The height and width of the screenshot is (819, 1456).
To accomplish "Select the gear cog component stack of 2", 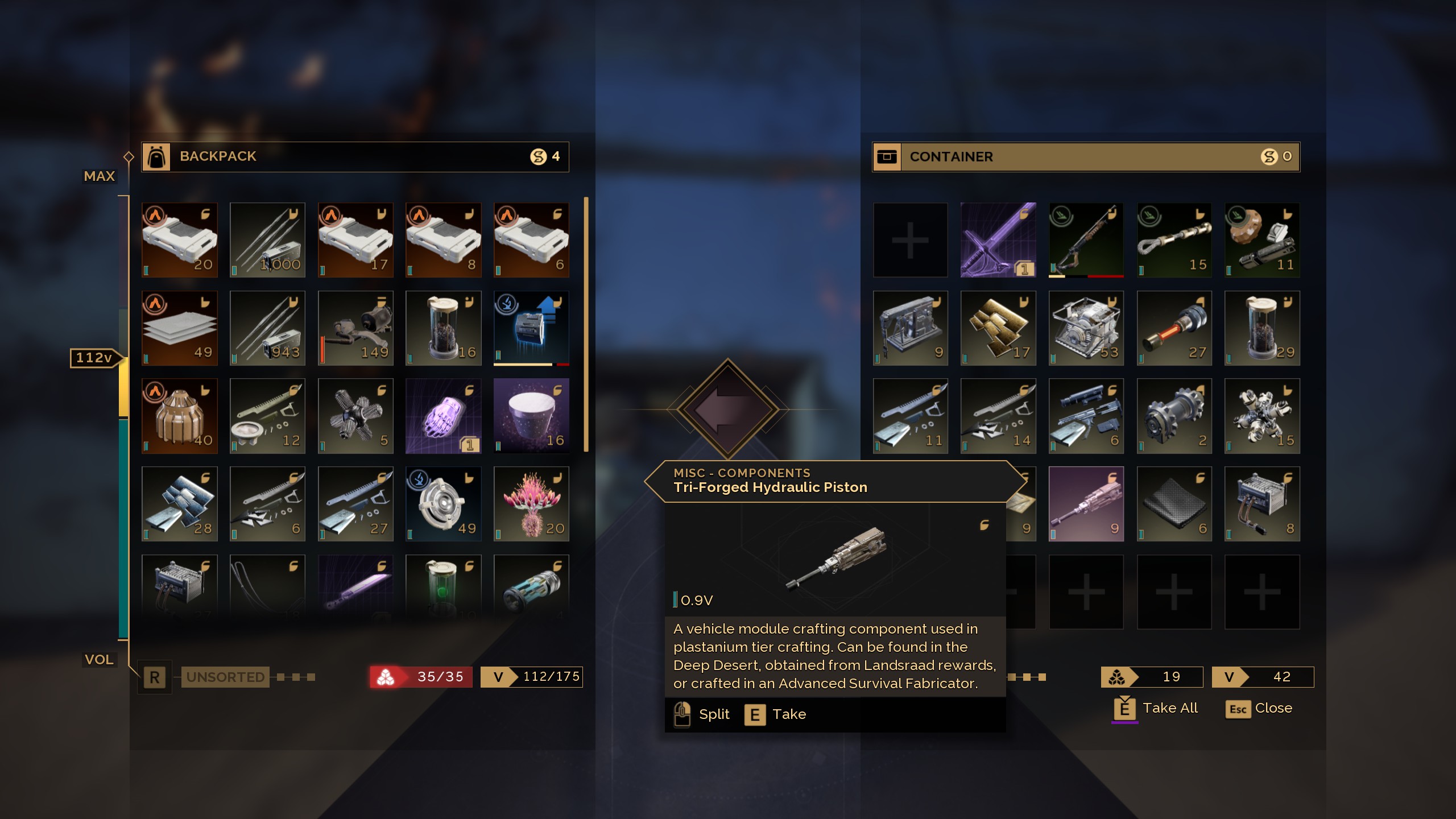I will [x=1174, y=416].
